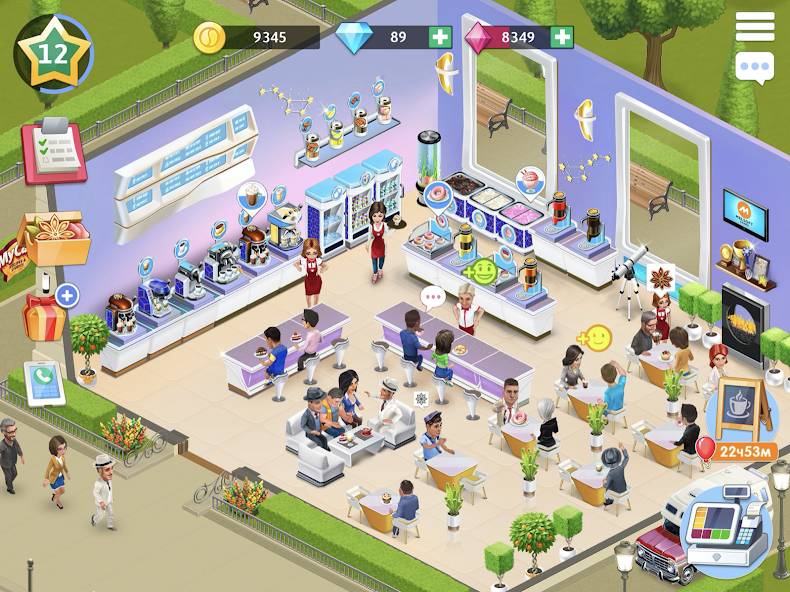The image size is (790, 592).
Task: Open the hamburger main menu
Action: (x=755, y=27)
